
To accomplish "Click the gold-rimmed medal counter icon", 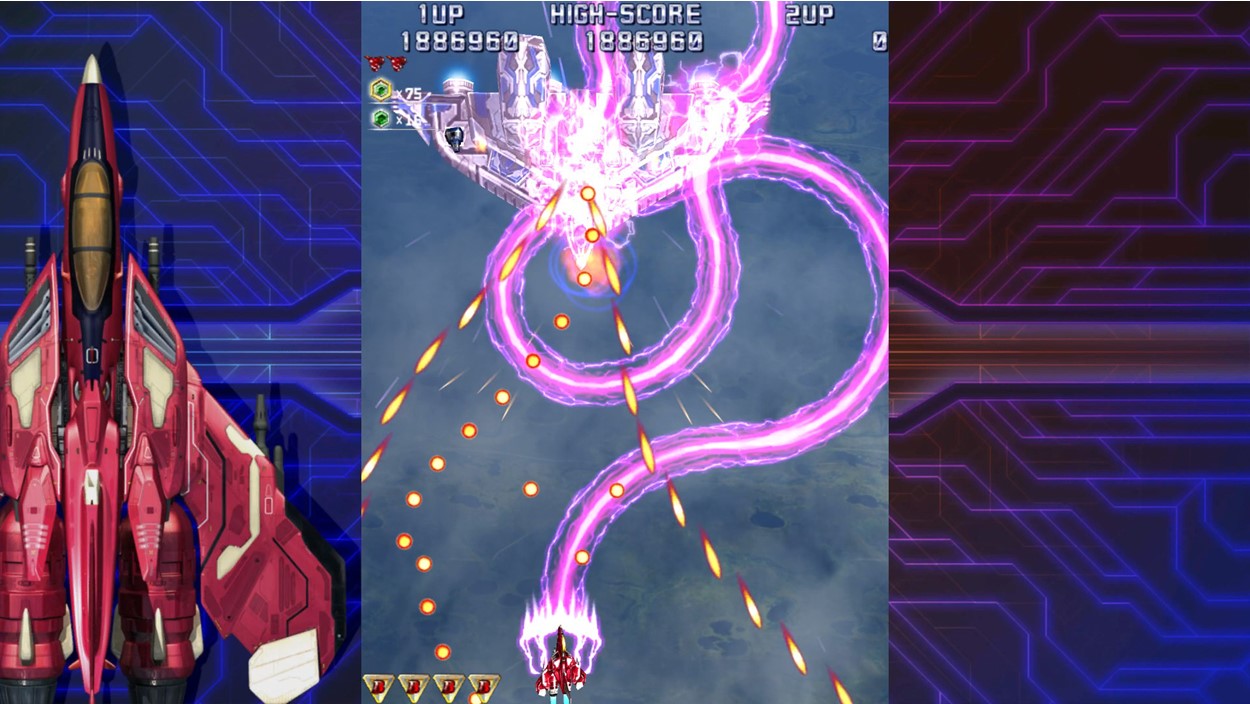I will pos(380,91).
